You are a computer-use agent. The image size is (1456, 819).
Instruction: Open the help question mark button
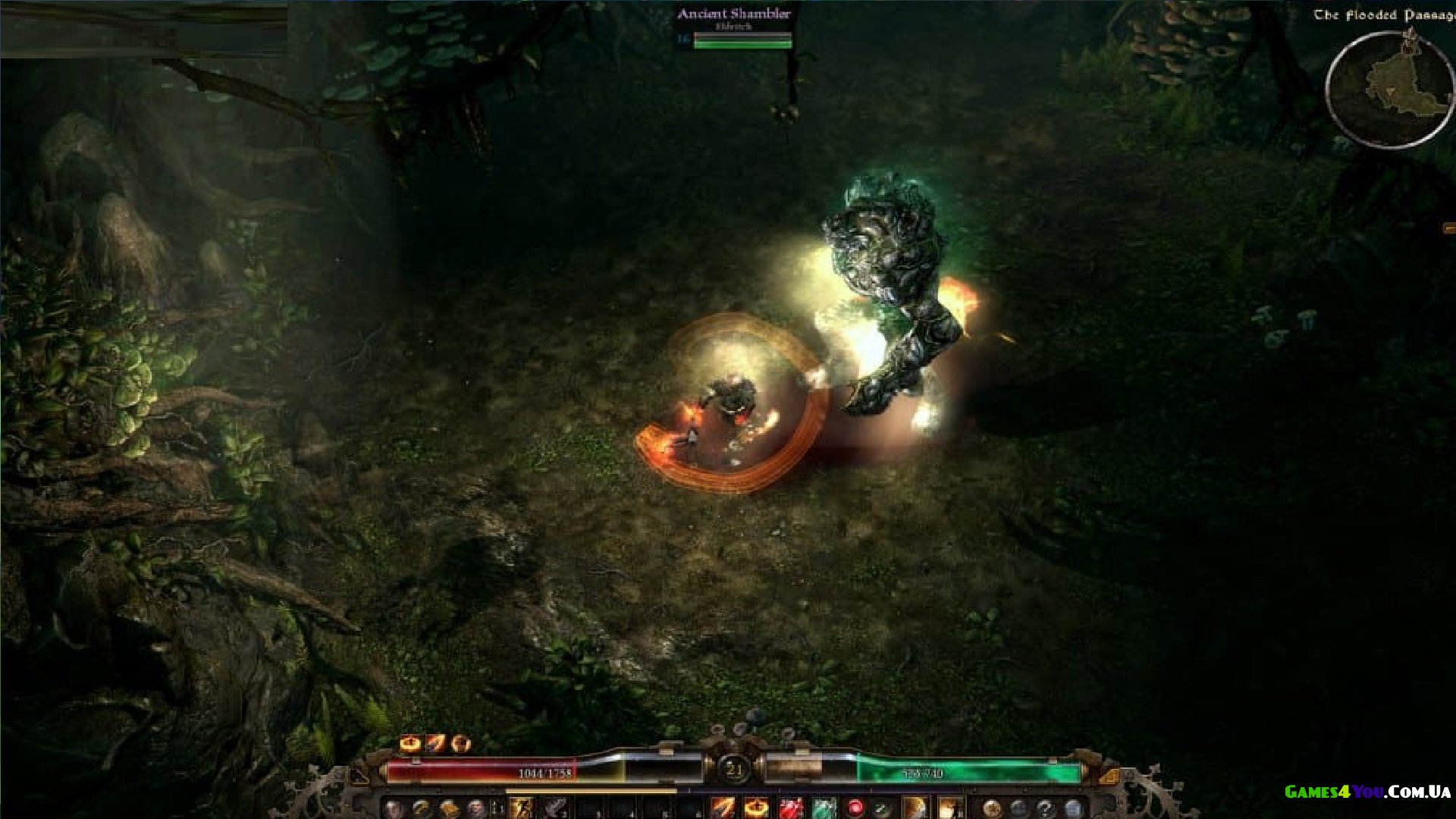point(1045,808)
